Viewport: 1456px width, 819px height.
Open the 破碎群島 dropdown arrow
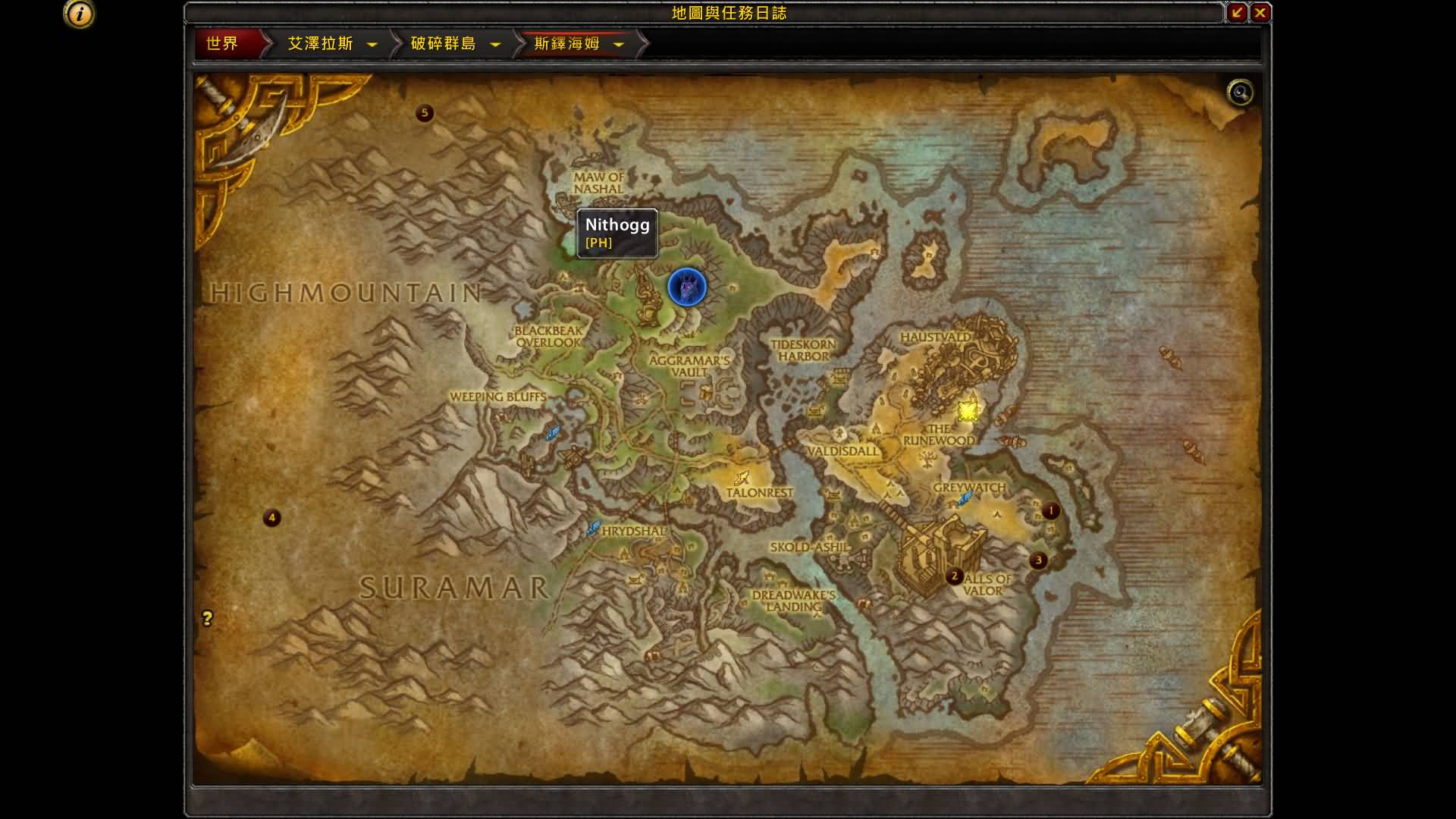point(495,44)
